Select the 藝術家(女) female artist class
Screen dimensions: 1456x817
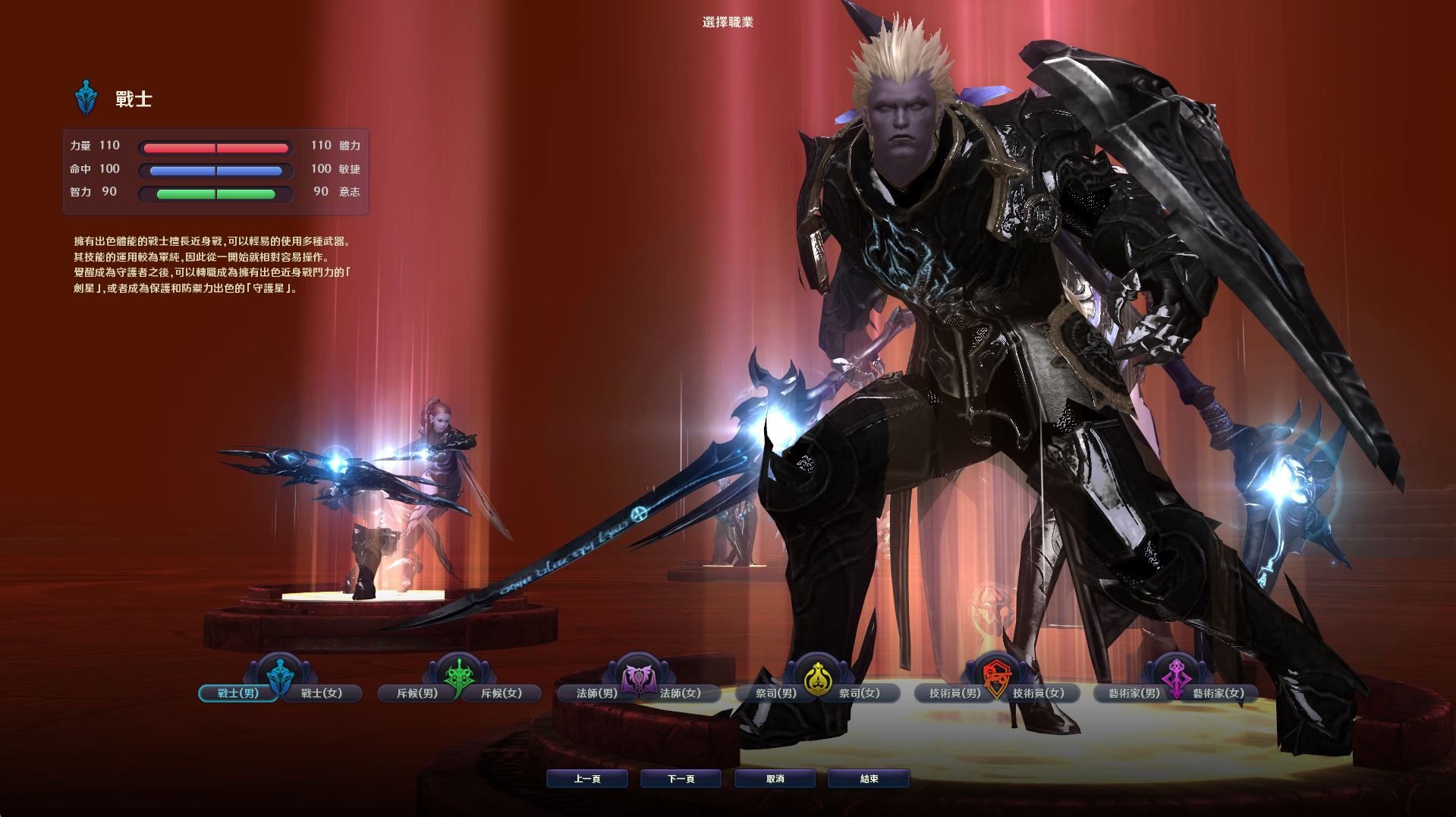1218,693
